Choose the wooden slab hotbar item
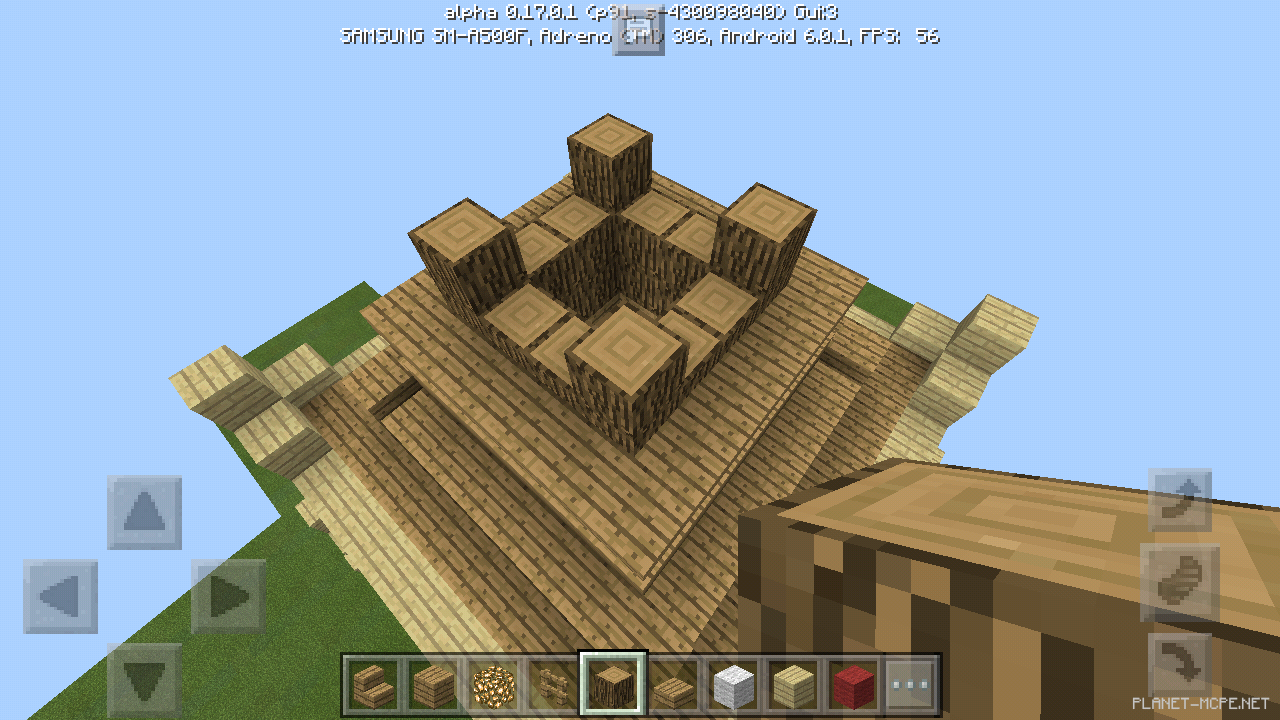 tap(674, 685)
